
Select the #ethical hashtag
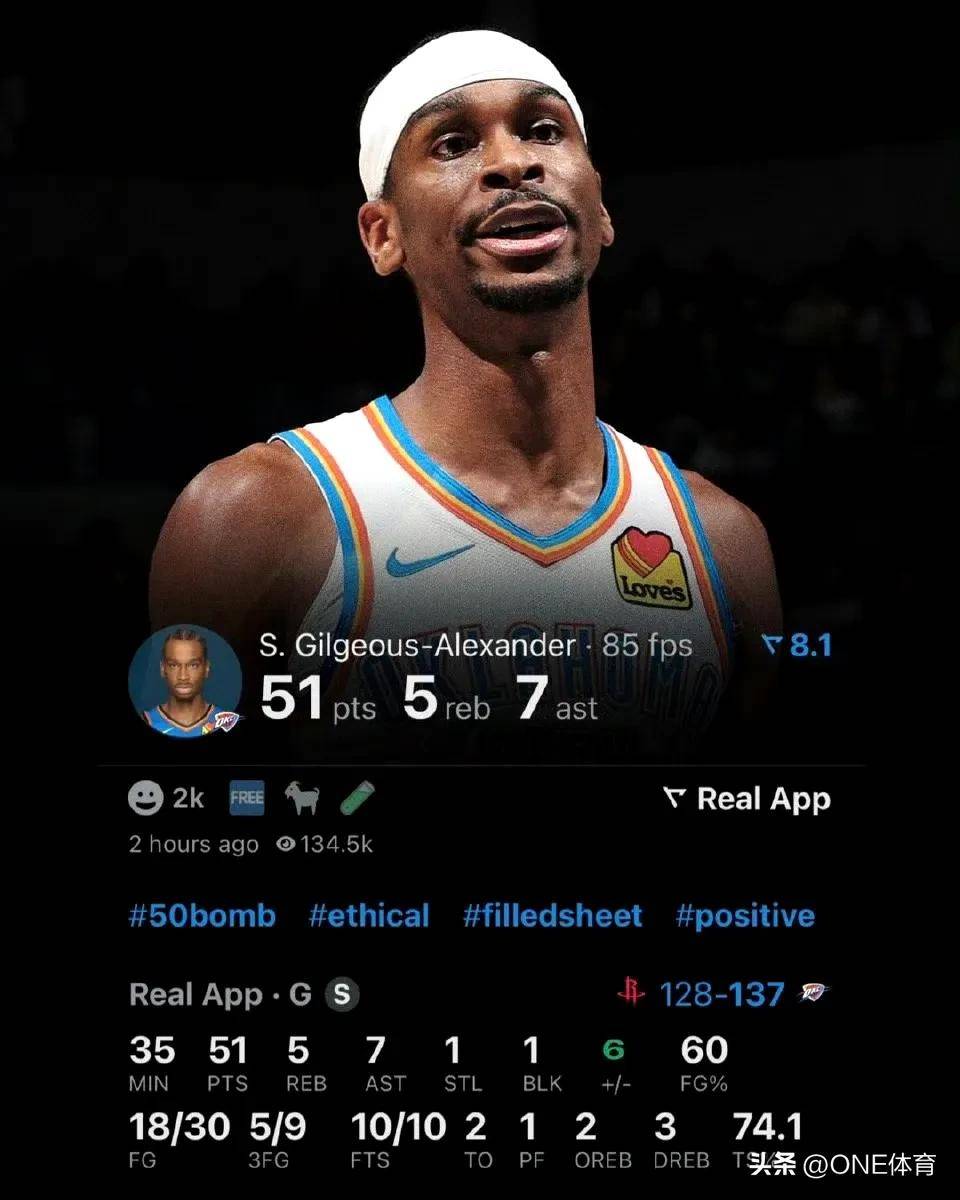tap(369, 916)
